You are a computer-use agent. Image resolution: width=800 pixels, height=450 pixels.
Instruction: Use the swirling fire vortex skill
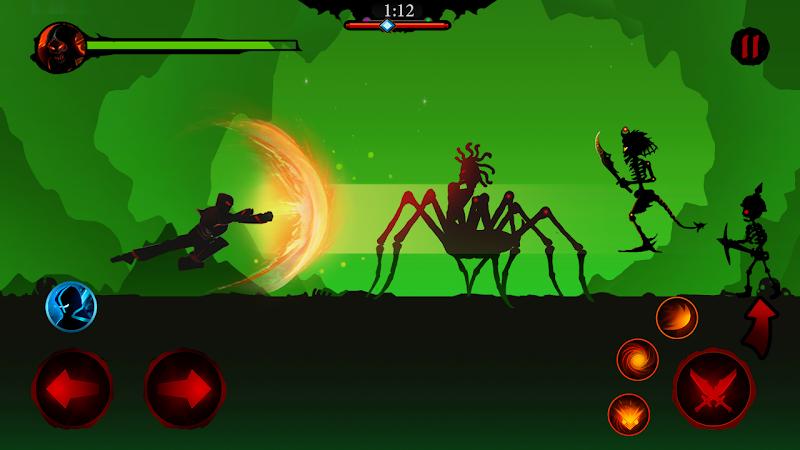(637, 360)
